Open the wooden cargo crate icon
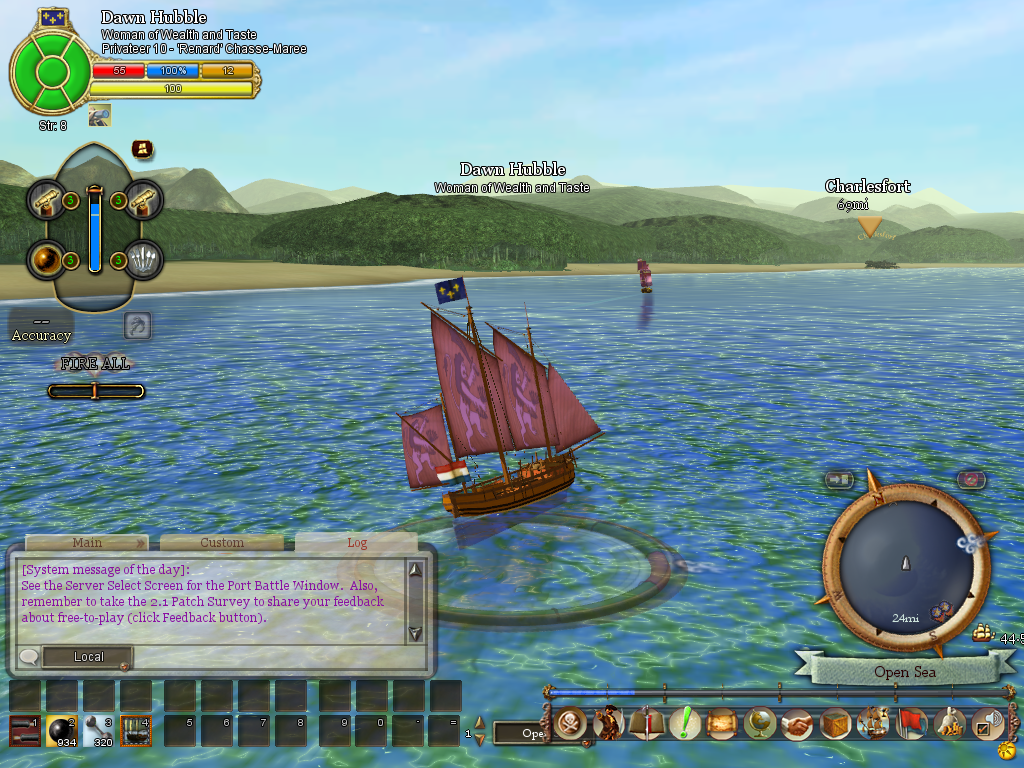Image resolution: width=1024 pixels, height=768 pixels. click(x=836, y=722)
